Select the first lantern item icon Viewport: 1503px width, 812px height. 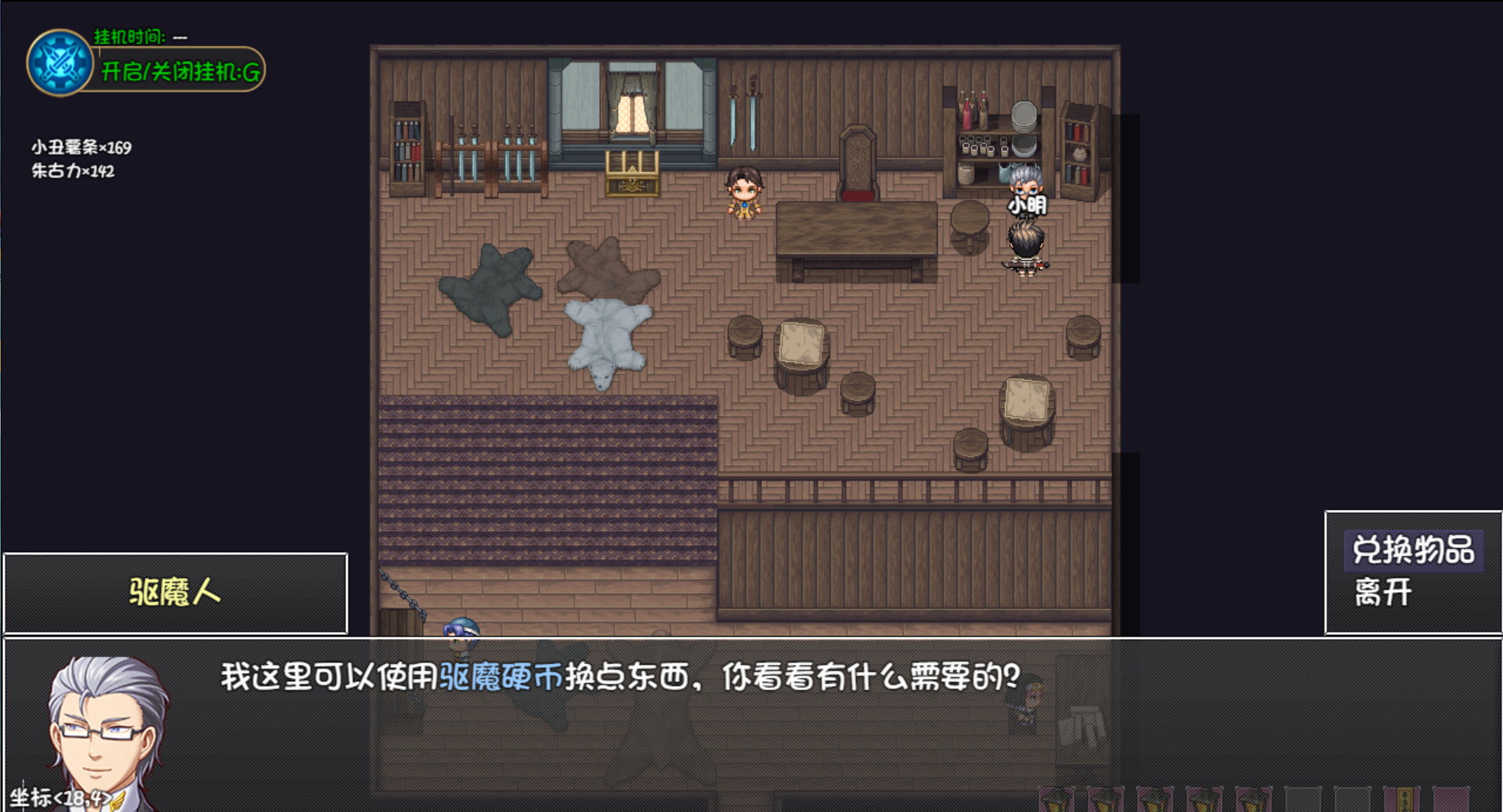pos(1056,799)
